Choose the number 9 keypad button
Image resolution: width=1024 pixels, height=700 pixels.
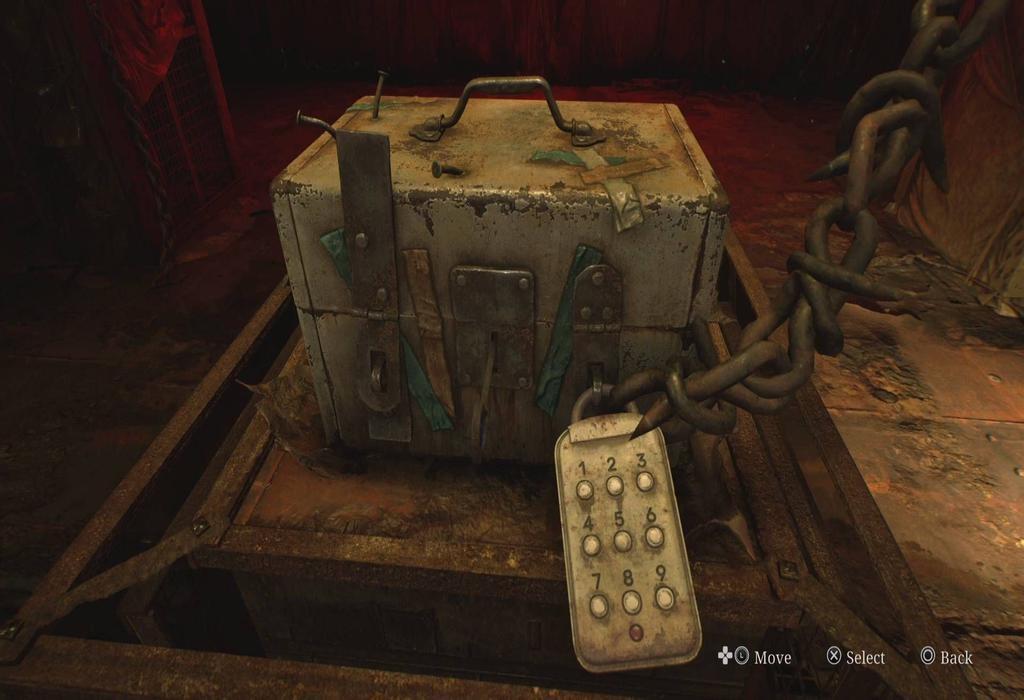[664, 597]
